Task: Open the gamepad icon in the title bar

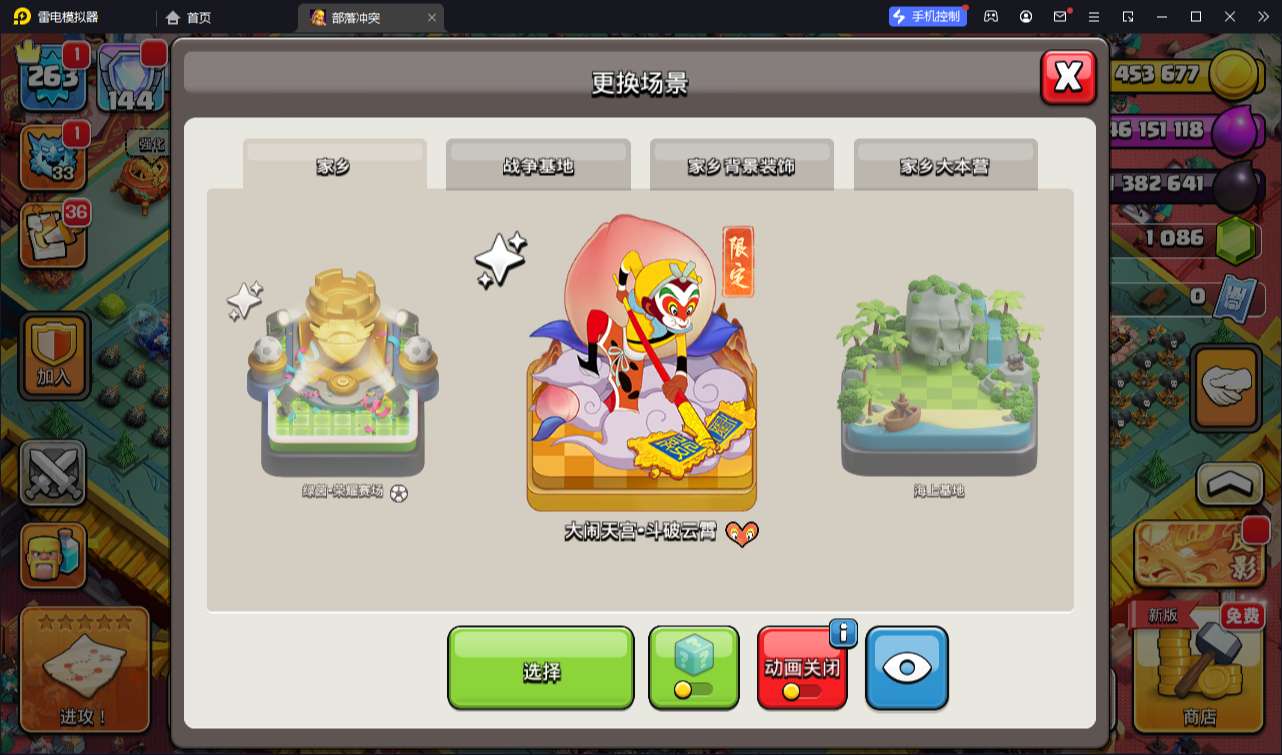Action: pyautogui.click(x=989, y=16)
